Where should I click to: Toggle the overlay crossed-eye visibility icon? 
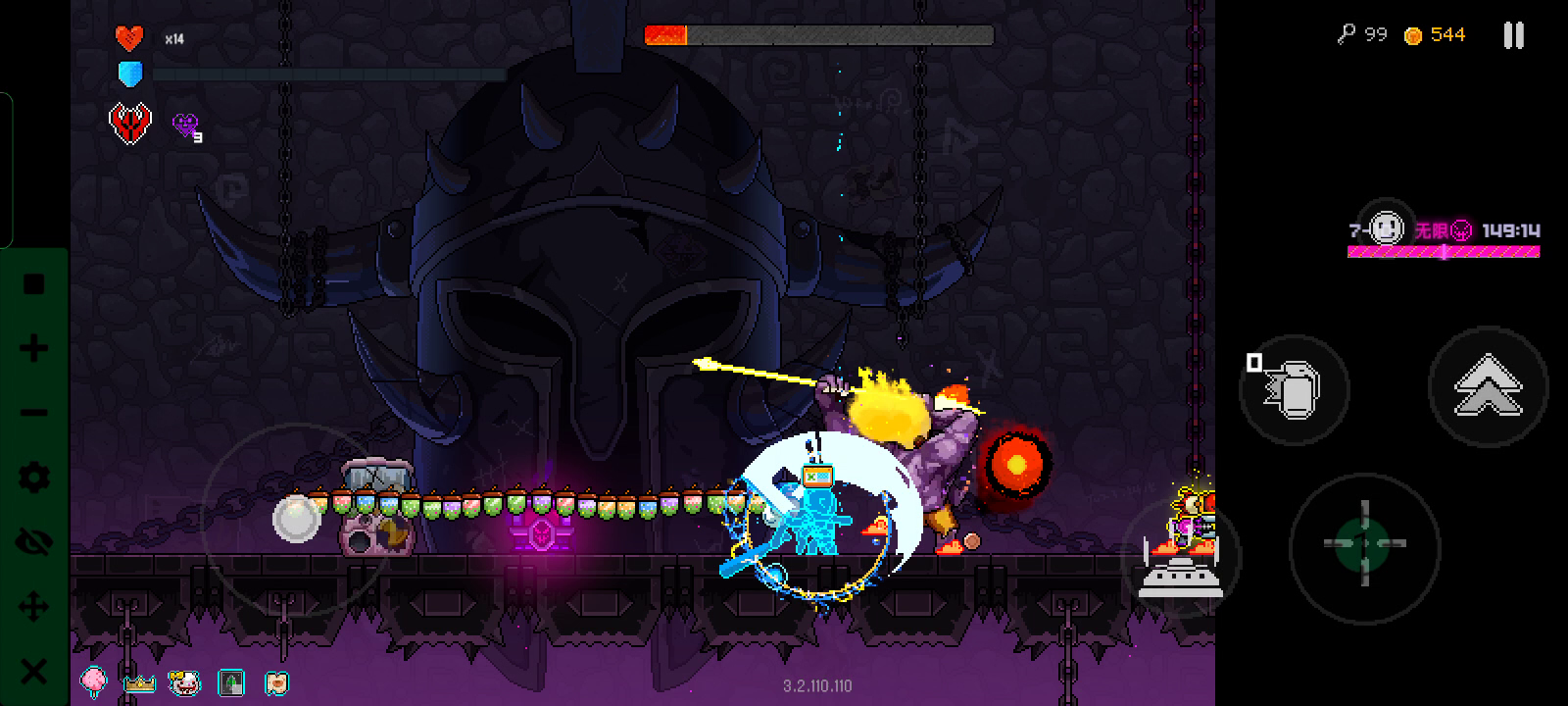(x=34, y=542)
